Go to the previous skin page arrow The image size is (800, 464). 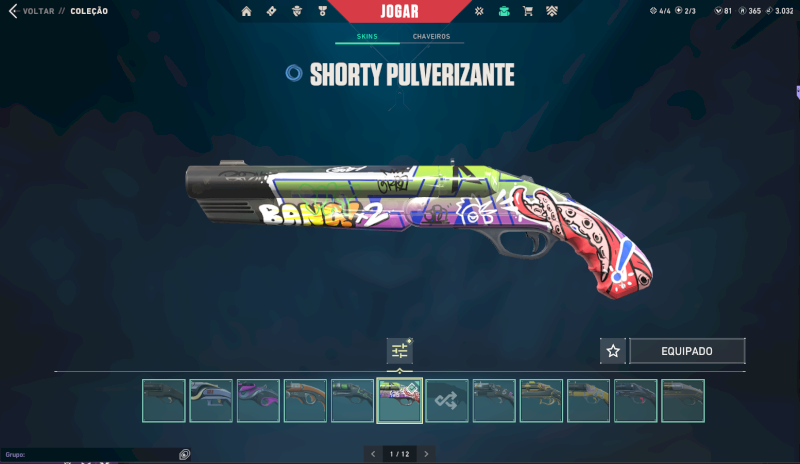coord(373,454)
